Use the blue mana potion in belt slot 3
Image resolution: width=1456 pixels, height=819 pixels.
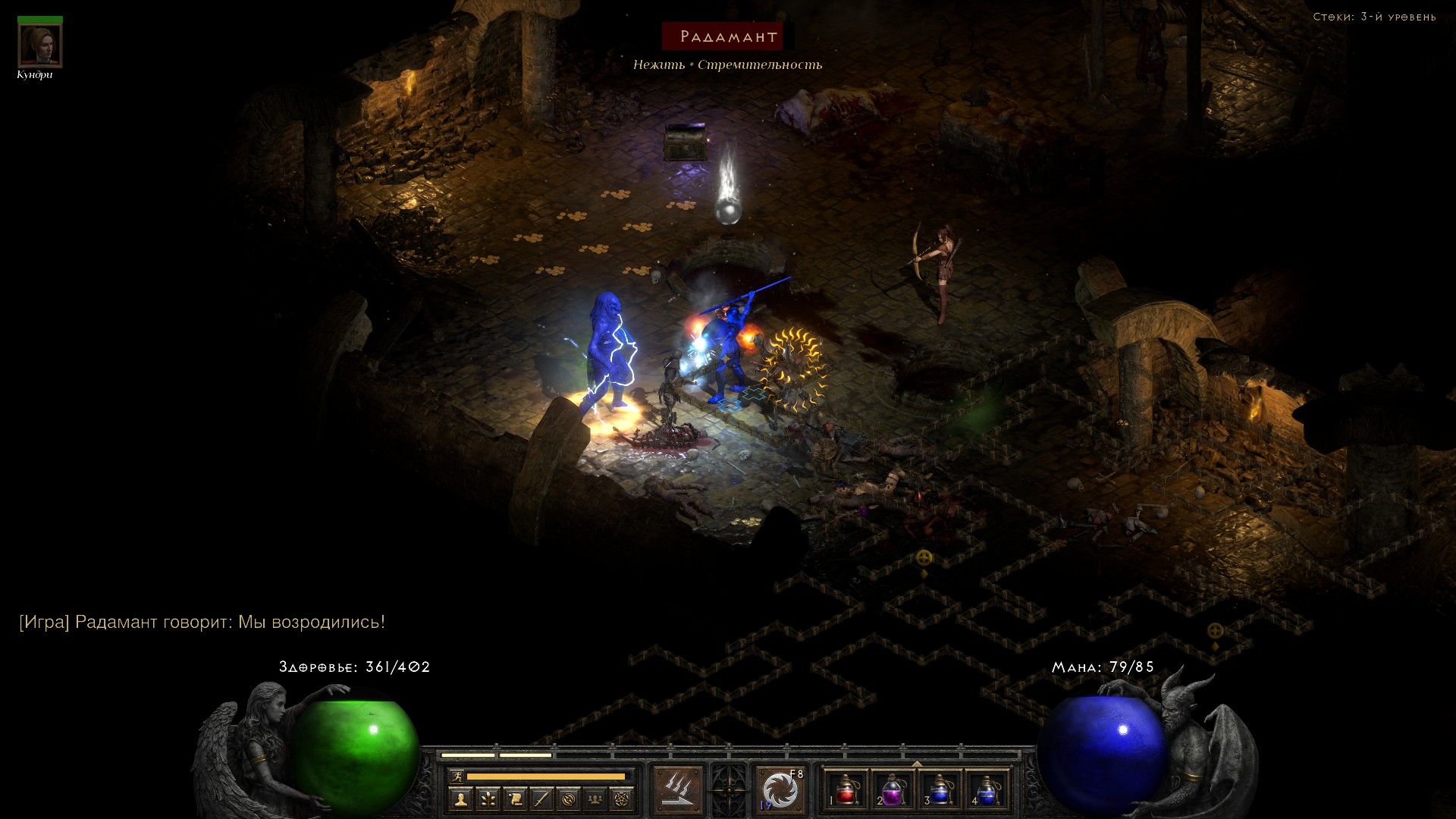point(940,790)
